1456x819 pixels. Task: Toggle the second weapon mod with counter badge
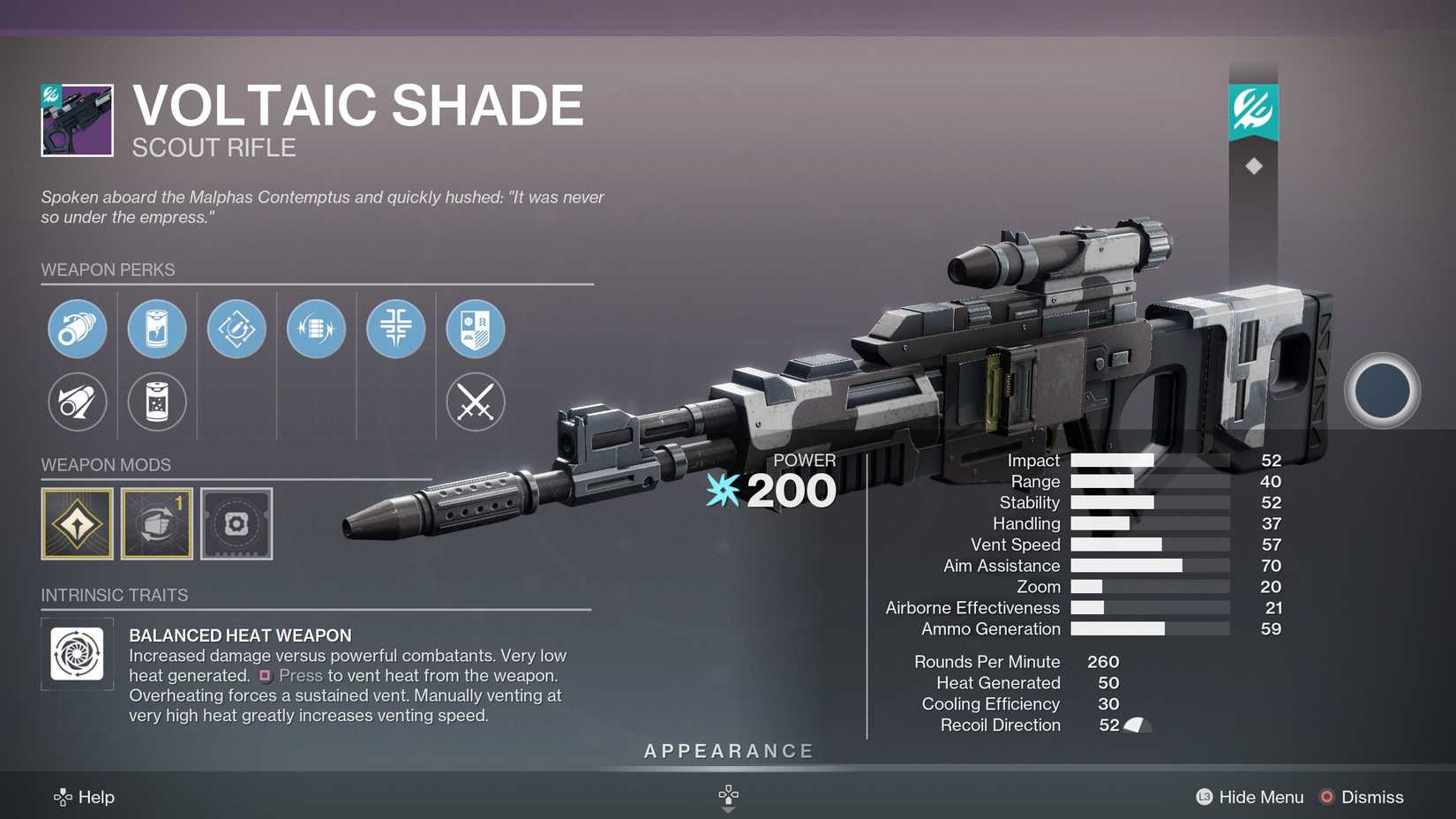(156, 523)
